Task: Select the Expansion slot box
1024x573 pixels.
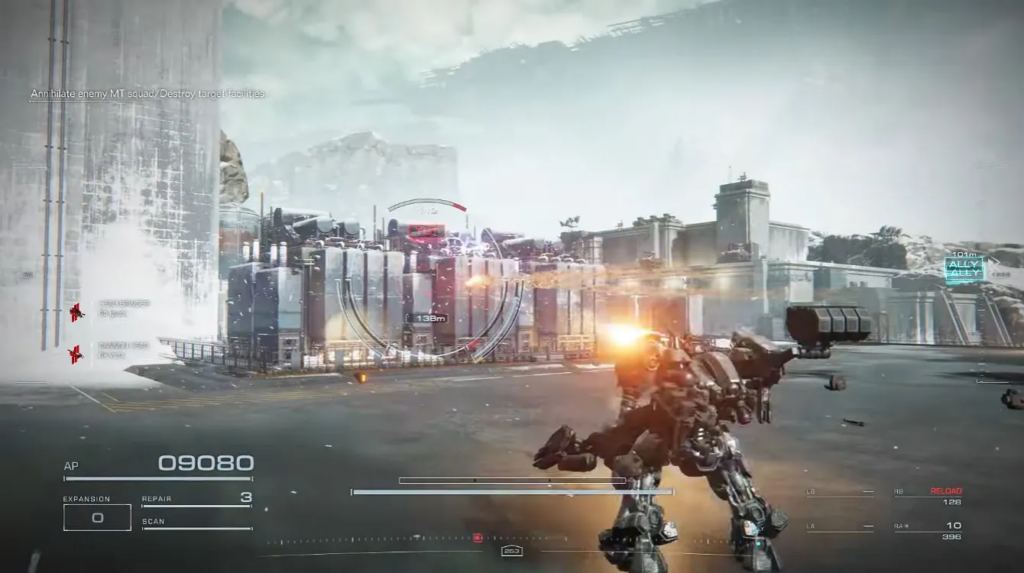Action: pos(97,517)
